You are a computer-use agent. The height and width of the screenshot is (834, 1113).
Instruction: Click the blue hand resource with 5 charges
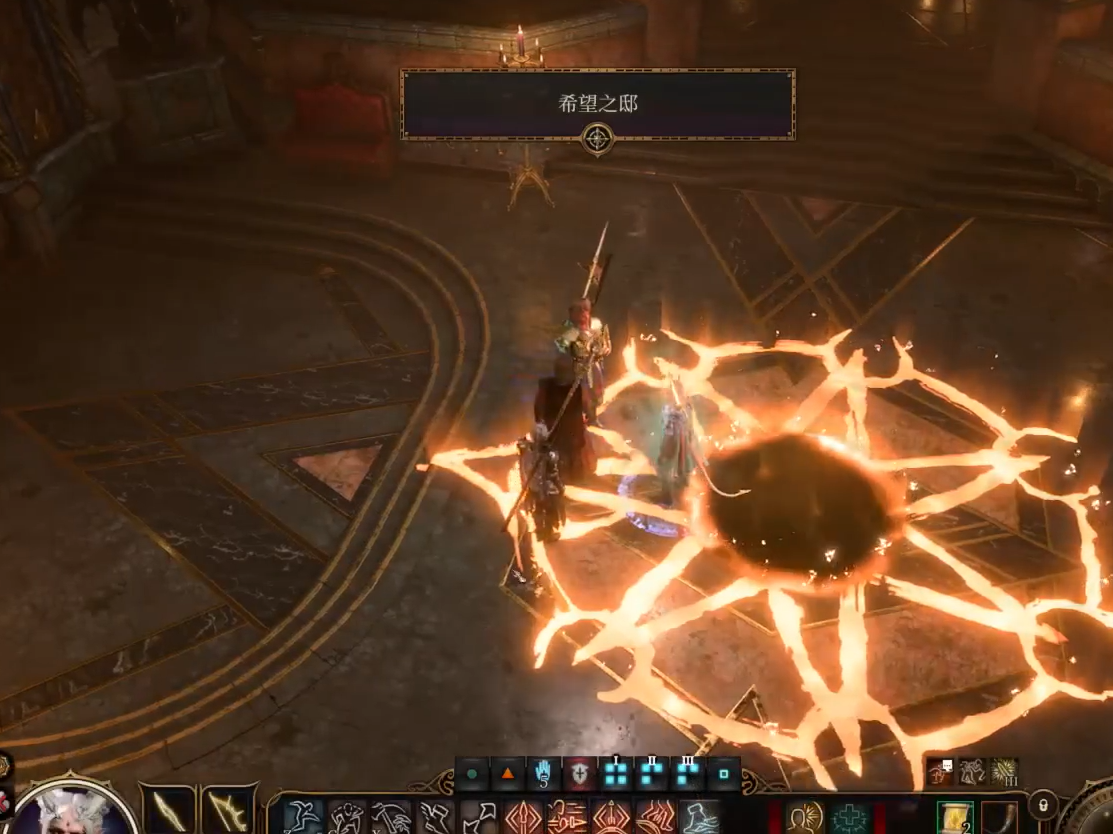click(544, 774)
